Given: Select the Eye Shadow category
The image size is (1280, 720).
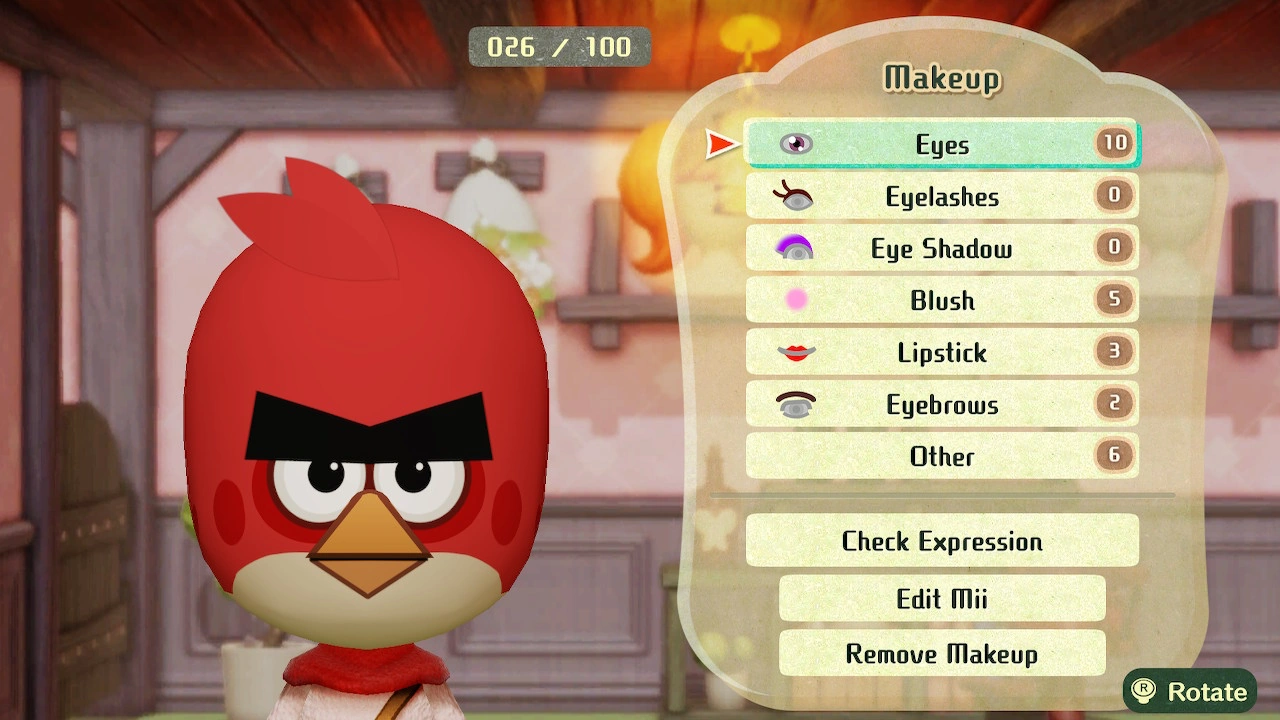Looking at the screenshot, I should pyautogui.click(x=940, y=248).
